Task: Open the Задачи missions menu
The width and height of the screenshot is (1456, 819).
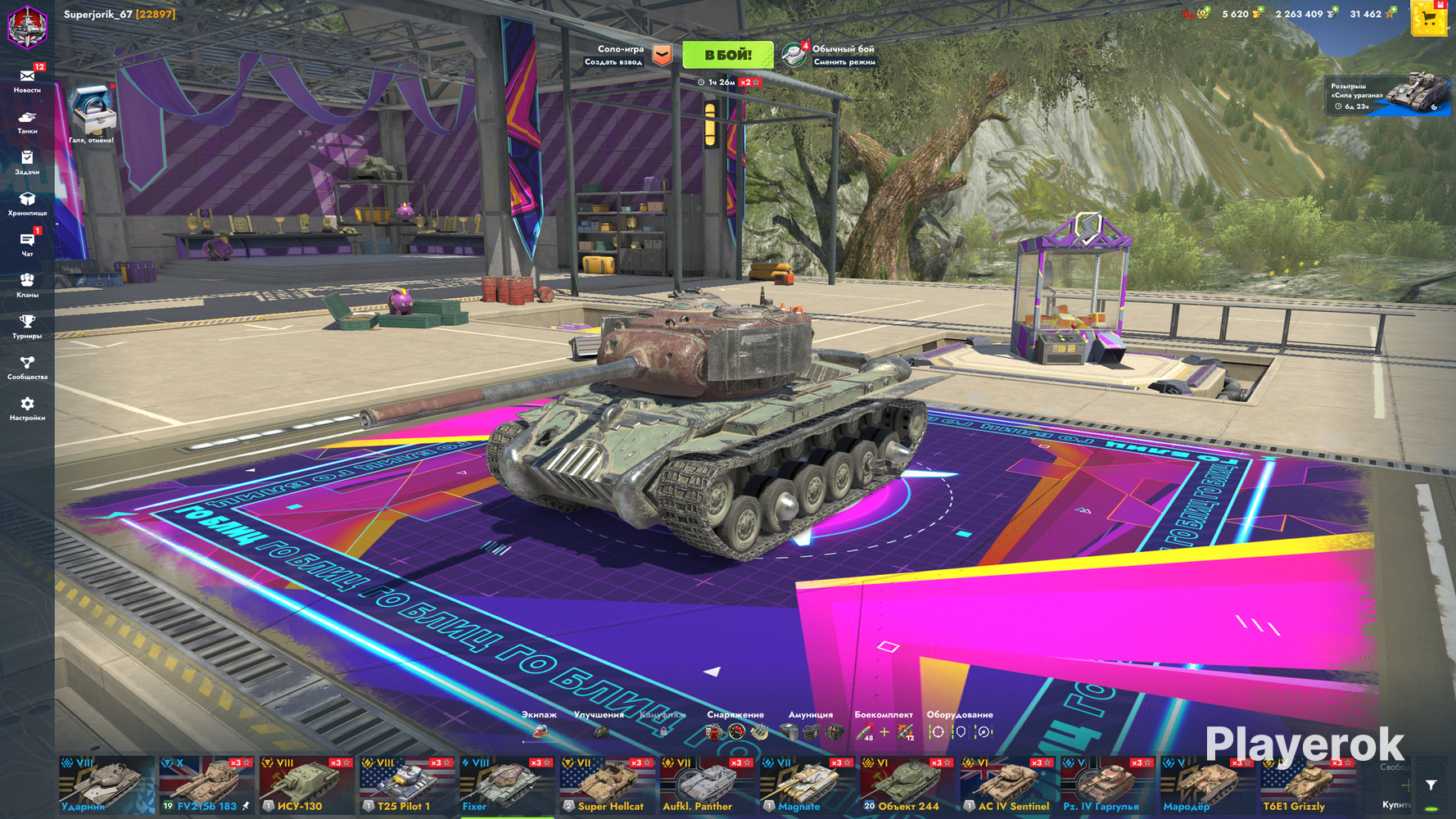Action: click(27, 161)
